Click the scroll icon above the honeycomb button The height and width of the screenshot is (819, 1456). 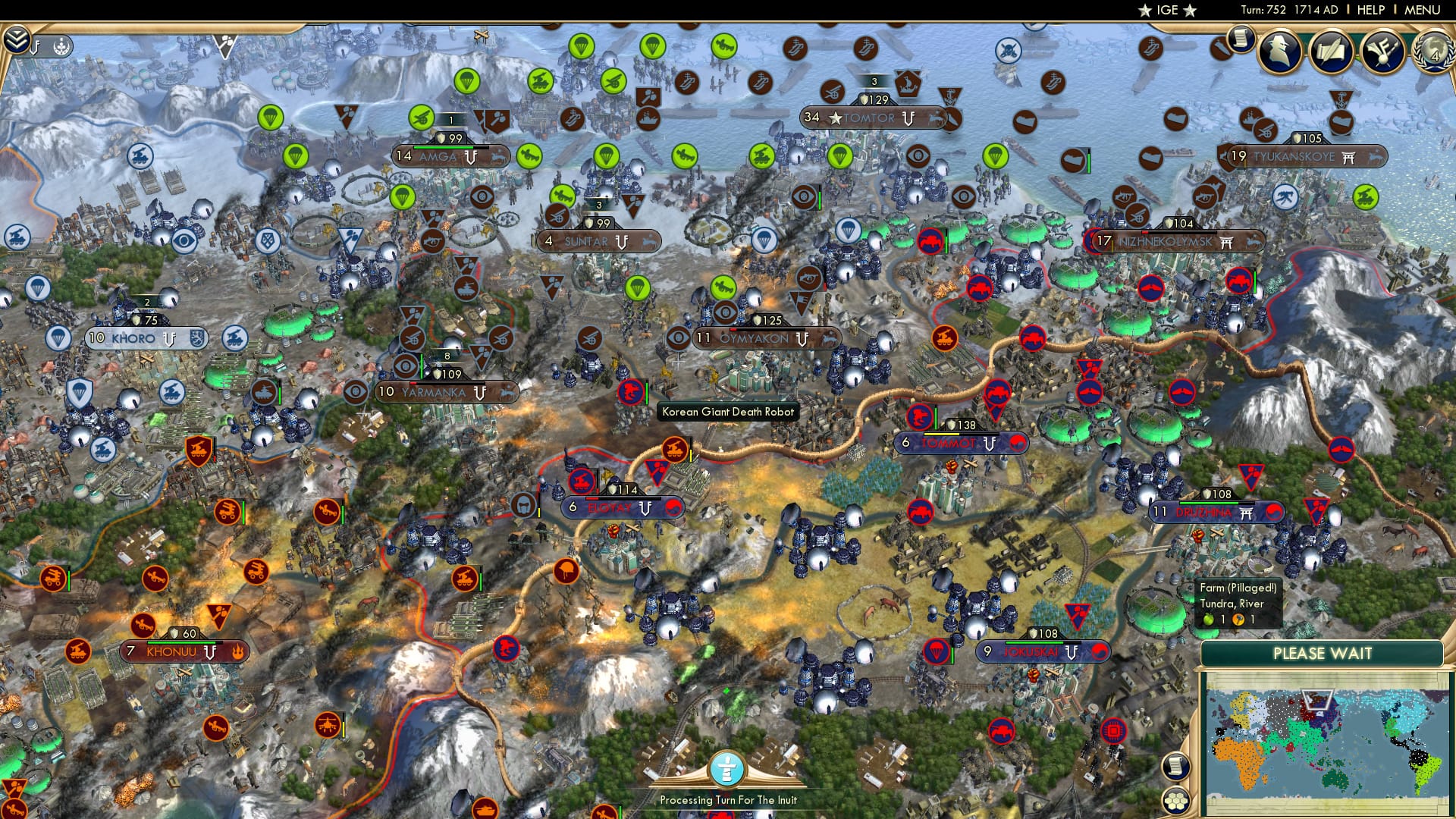1175,766
